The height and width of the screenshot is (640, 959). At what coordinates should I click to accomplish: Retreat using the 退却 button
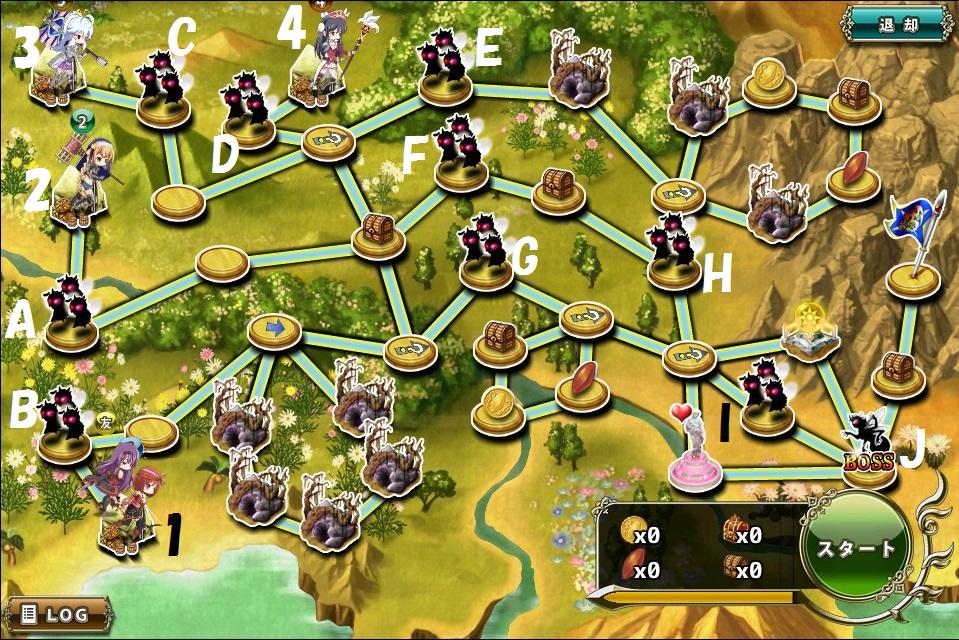tap(896, 22)
